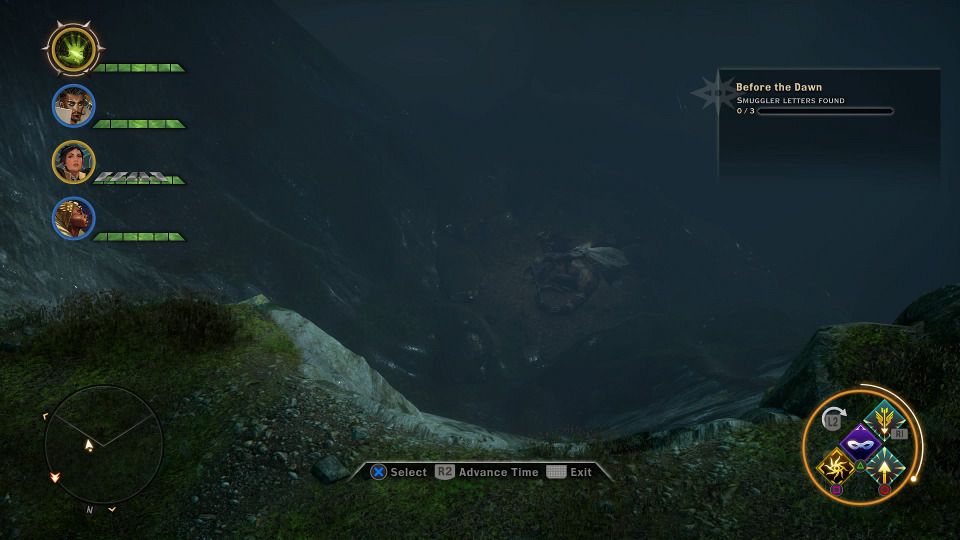This screenshot has height=540, width=960.
Task: Select Dorian's mustached party portrait
Action: click(73, 106)
